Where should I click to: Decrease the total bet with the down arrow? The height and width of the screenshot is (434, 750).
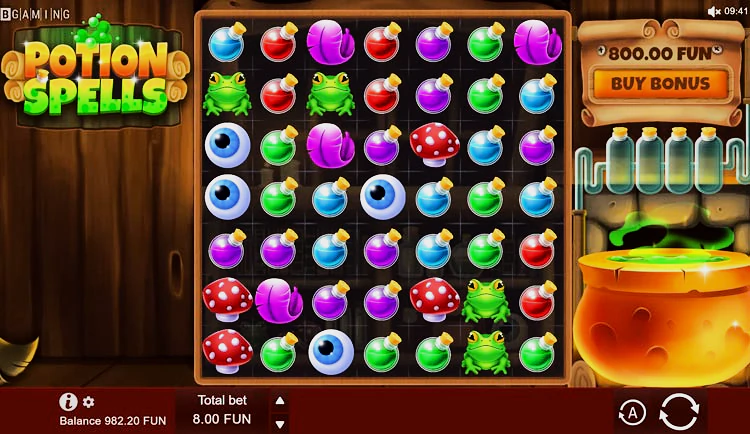280,421
